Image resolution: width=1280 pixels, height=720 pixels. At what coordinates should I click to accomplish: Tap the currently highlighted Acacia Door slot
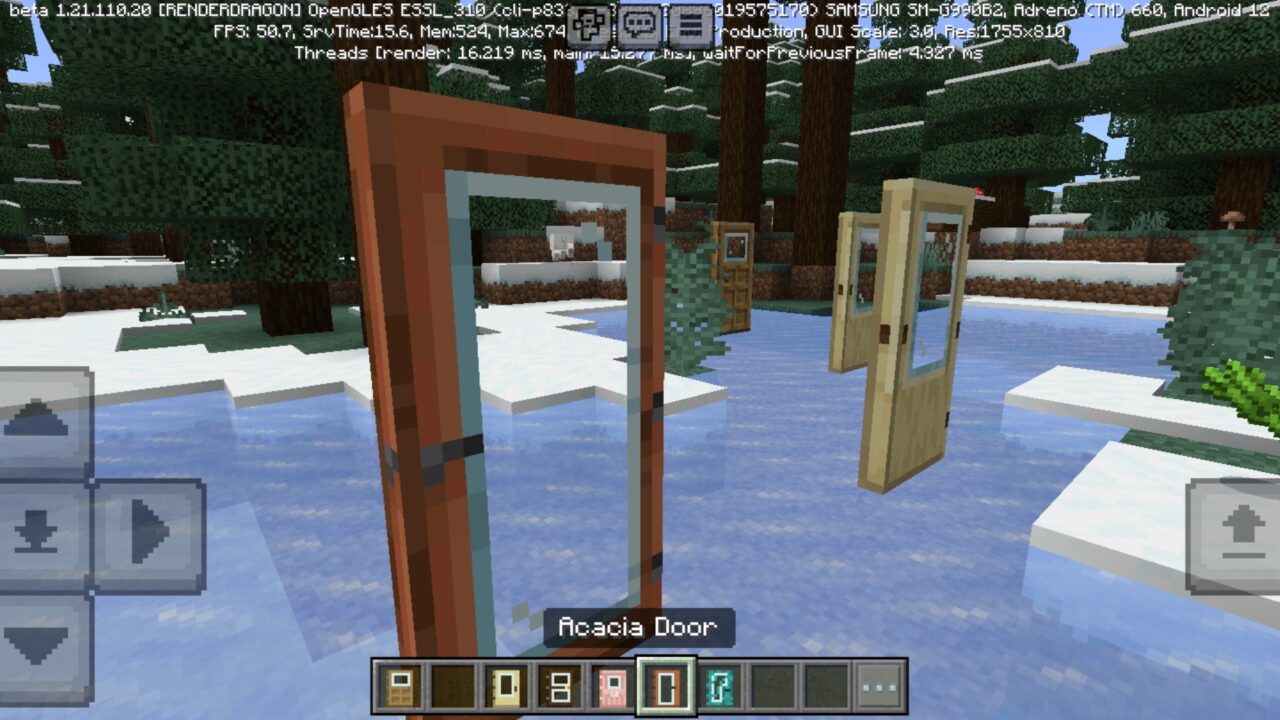pos(665,685)
